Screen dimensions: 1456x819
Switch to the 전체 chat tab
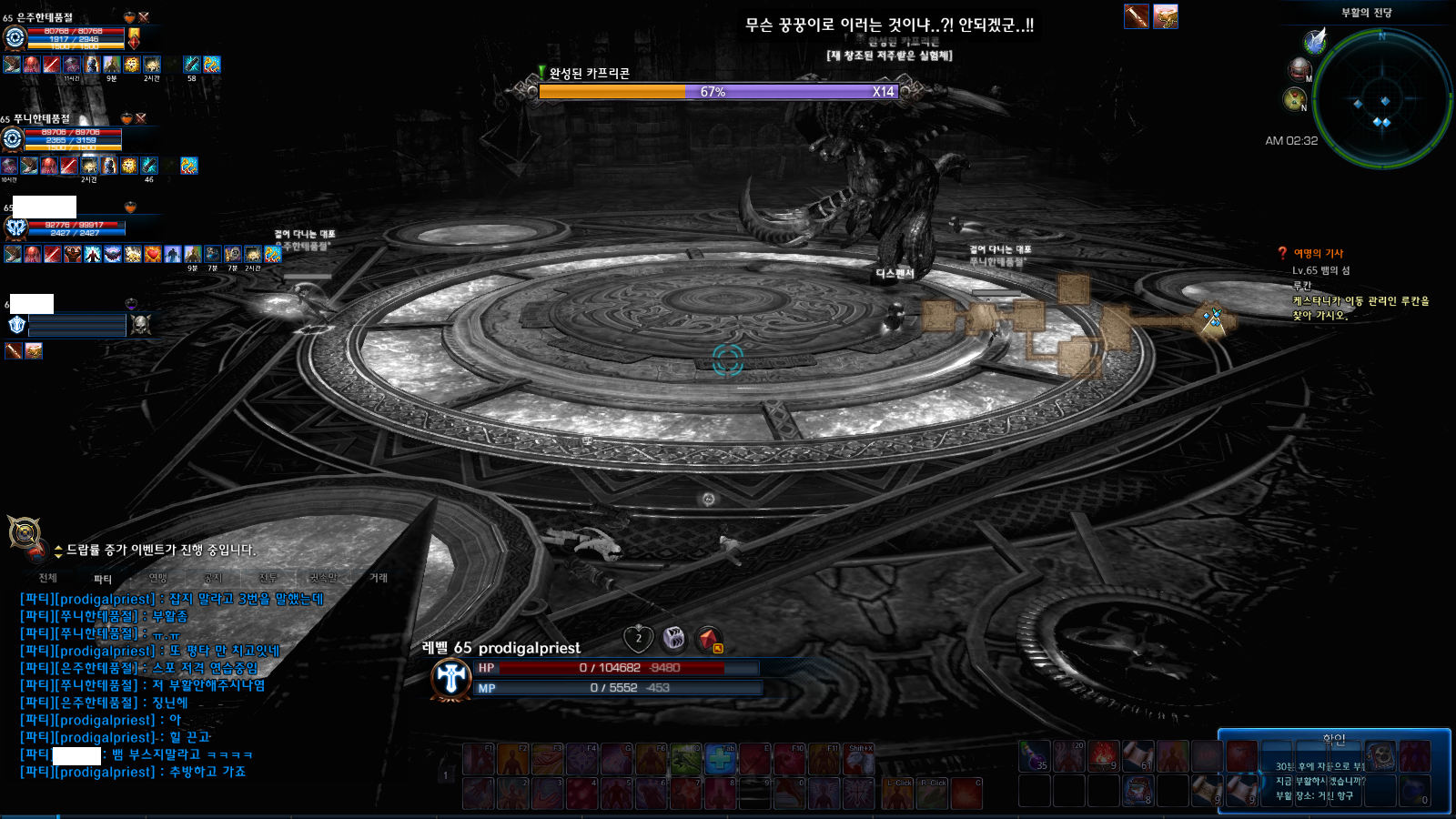pos(48,578)
